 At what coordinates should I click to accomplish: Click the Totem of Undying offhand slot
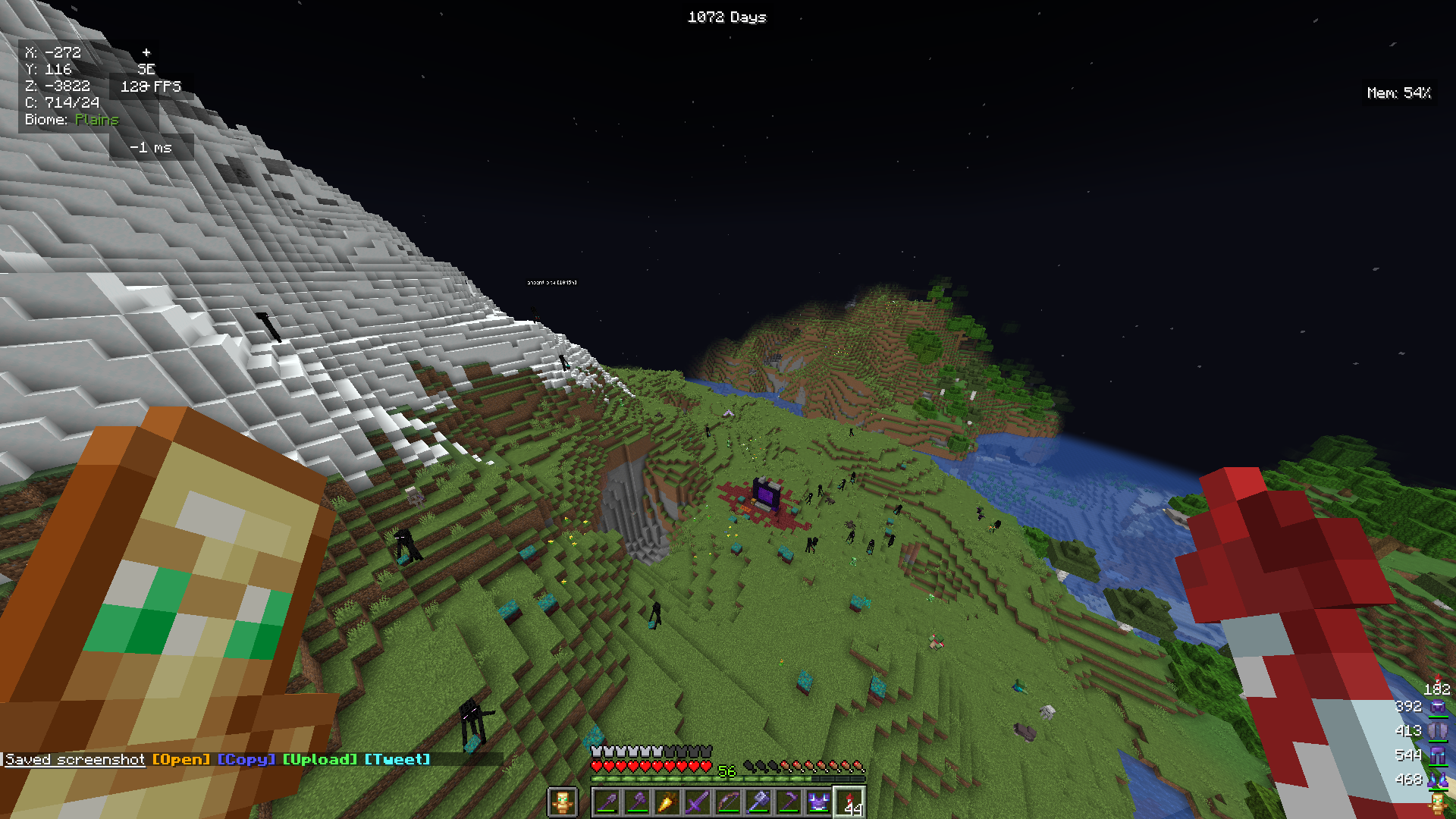[x=564, y=802]
